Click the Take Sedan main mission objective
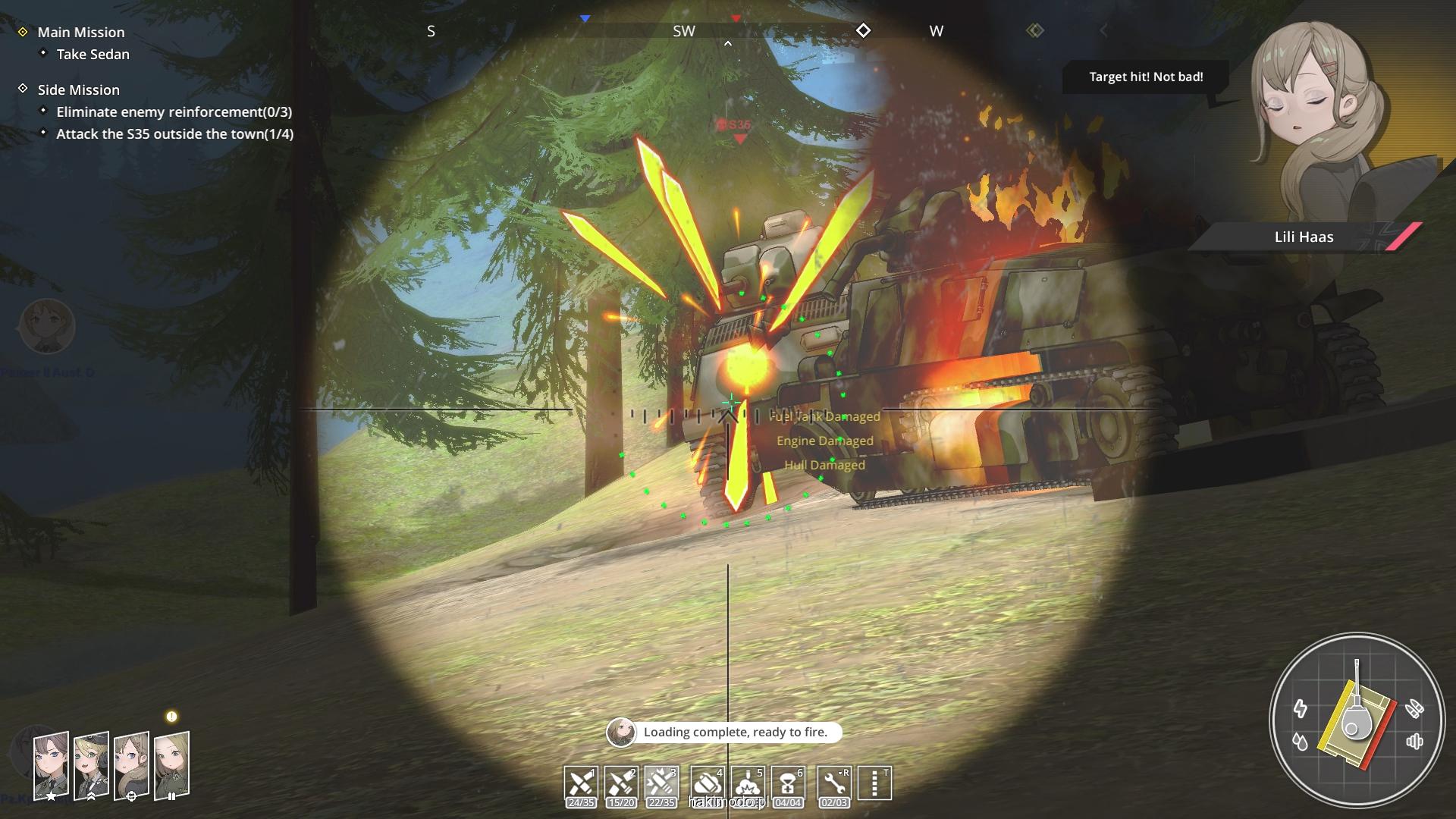Screen dimensions: 1456x819 [x=93, y=55]
